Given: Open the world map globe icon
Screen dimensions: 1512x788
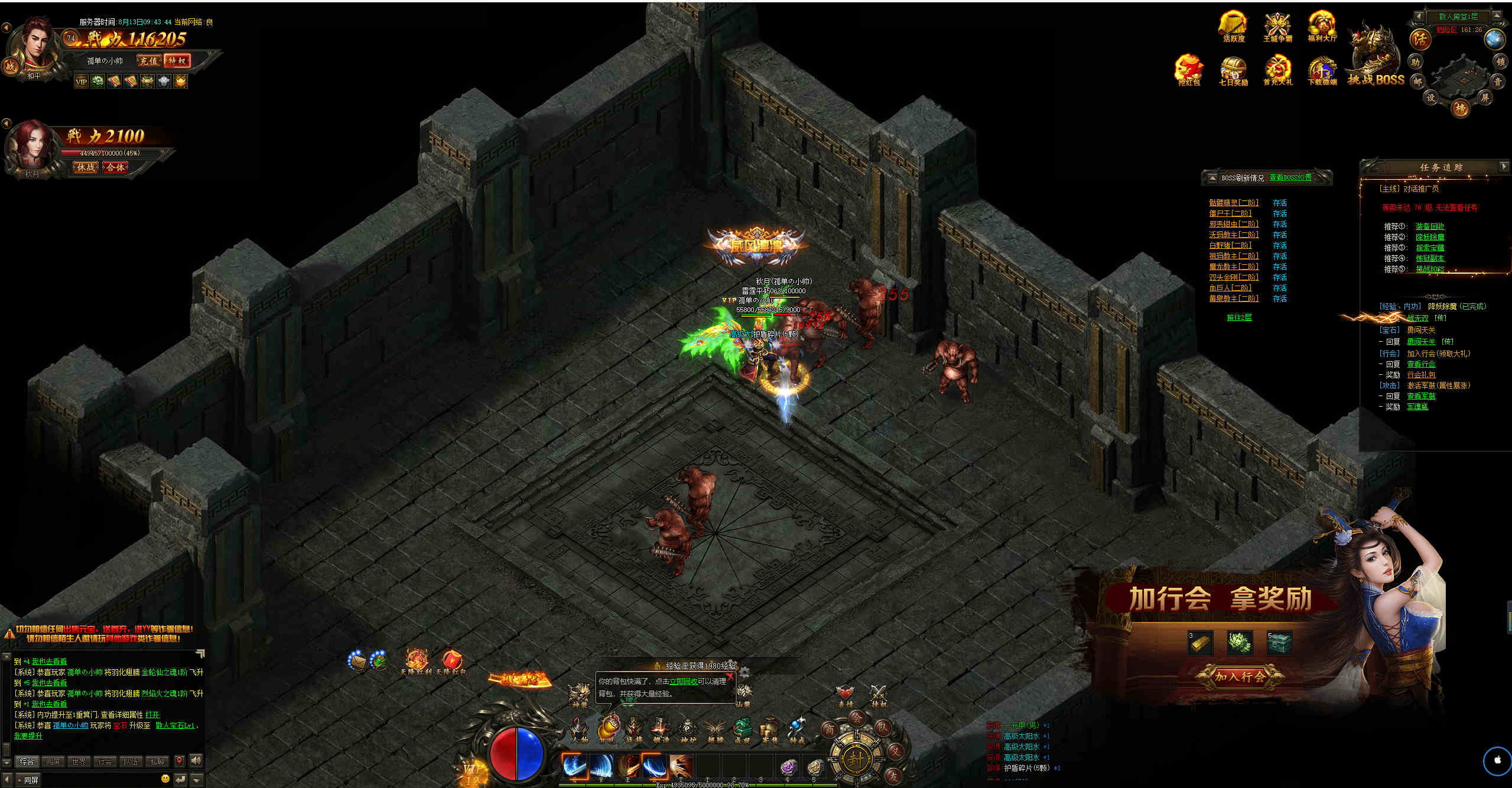Looking at the screenshot, I should pos(1495,39).
